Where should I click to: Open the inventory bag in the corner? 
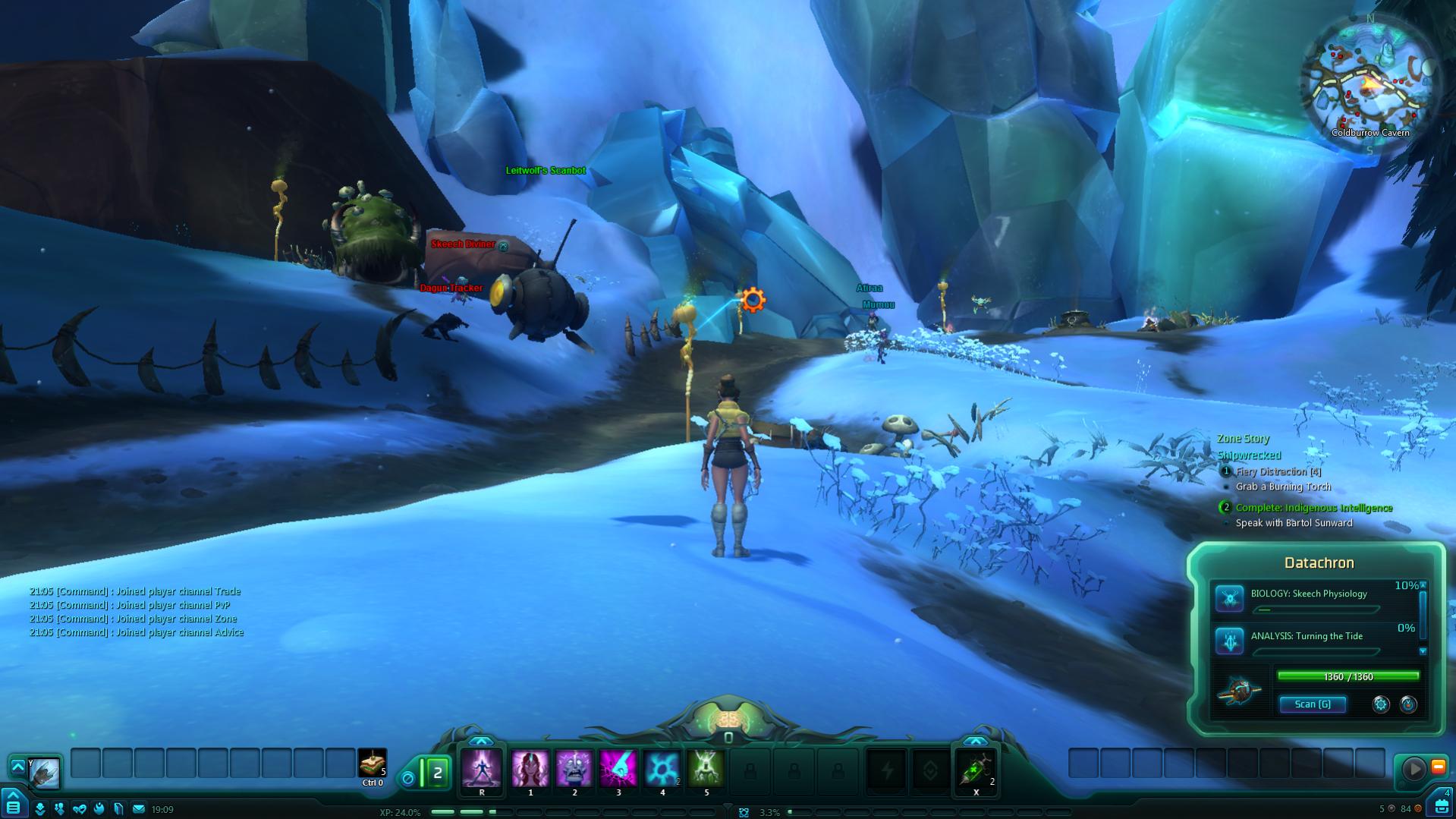(x=1441, y=805)
